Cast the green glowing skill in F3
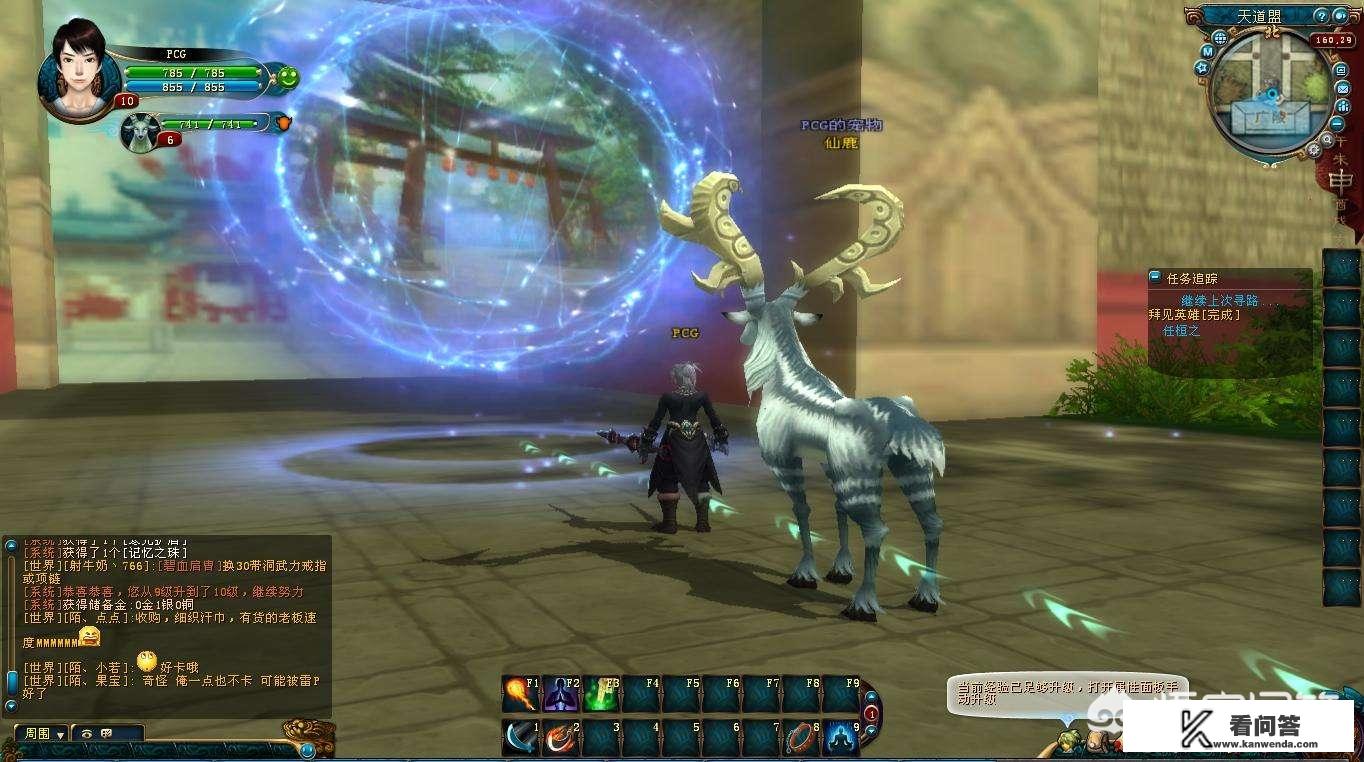Image resolution: width=1364 pixels, height=762 pixels. click(601, 694)
